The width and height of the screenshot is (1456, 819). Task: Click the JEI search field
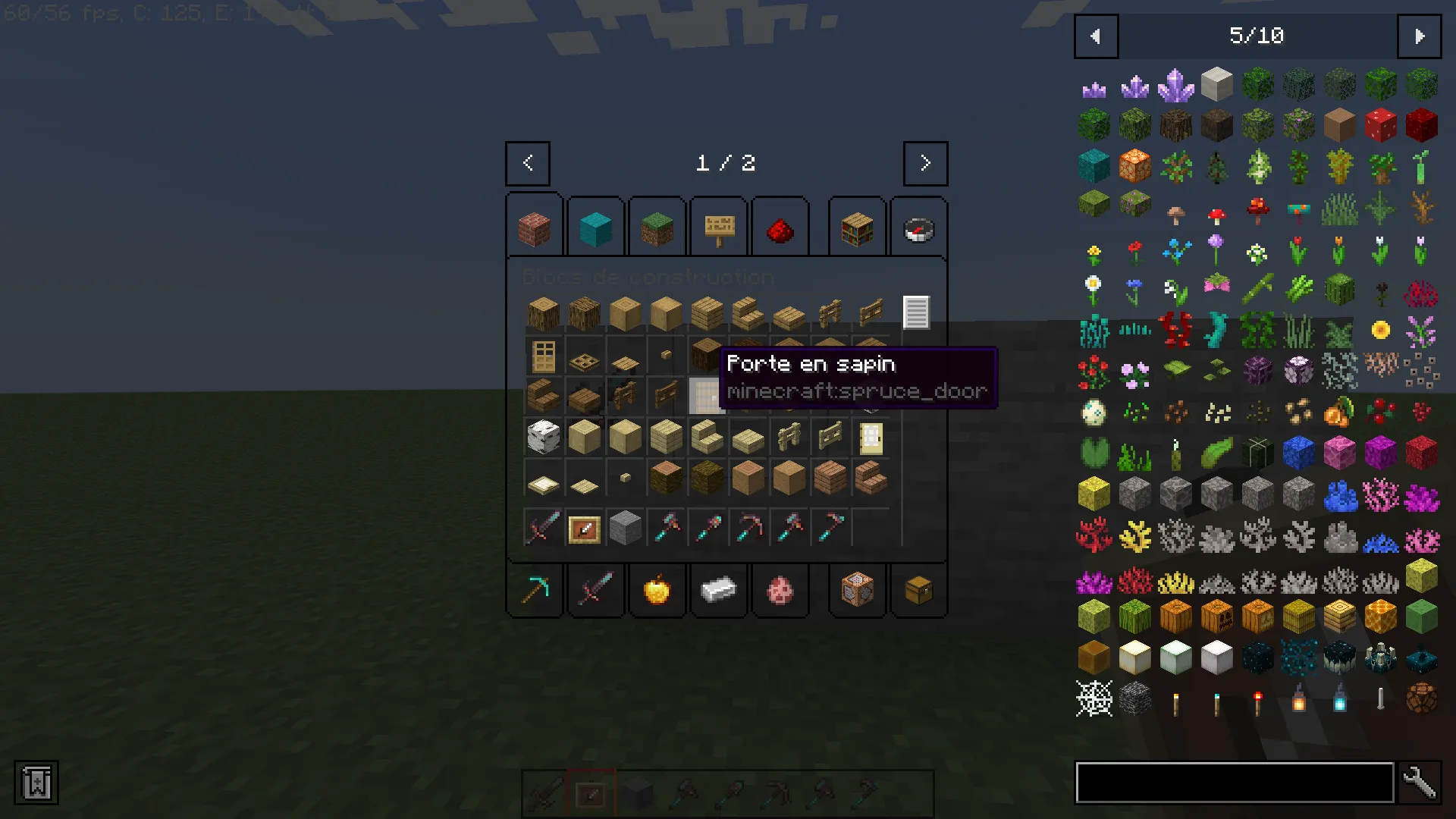[1236, 783]
